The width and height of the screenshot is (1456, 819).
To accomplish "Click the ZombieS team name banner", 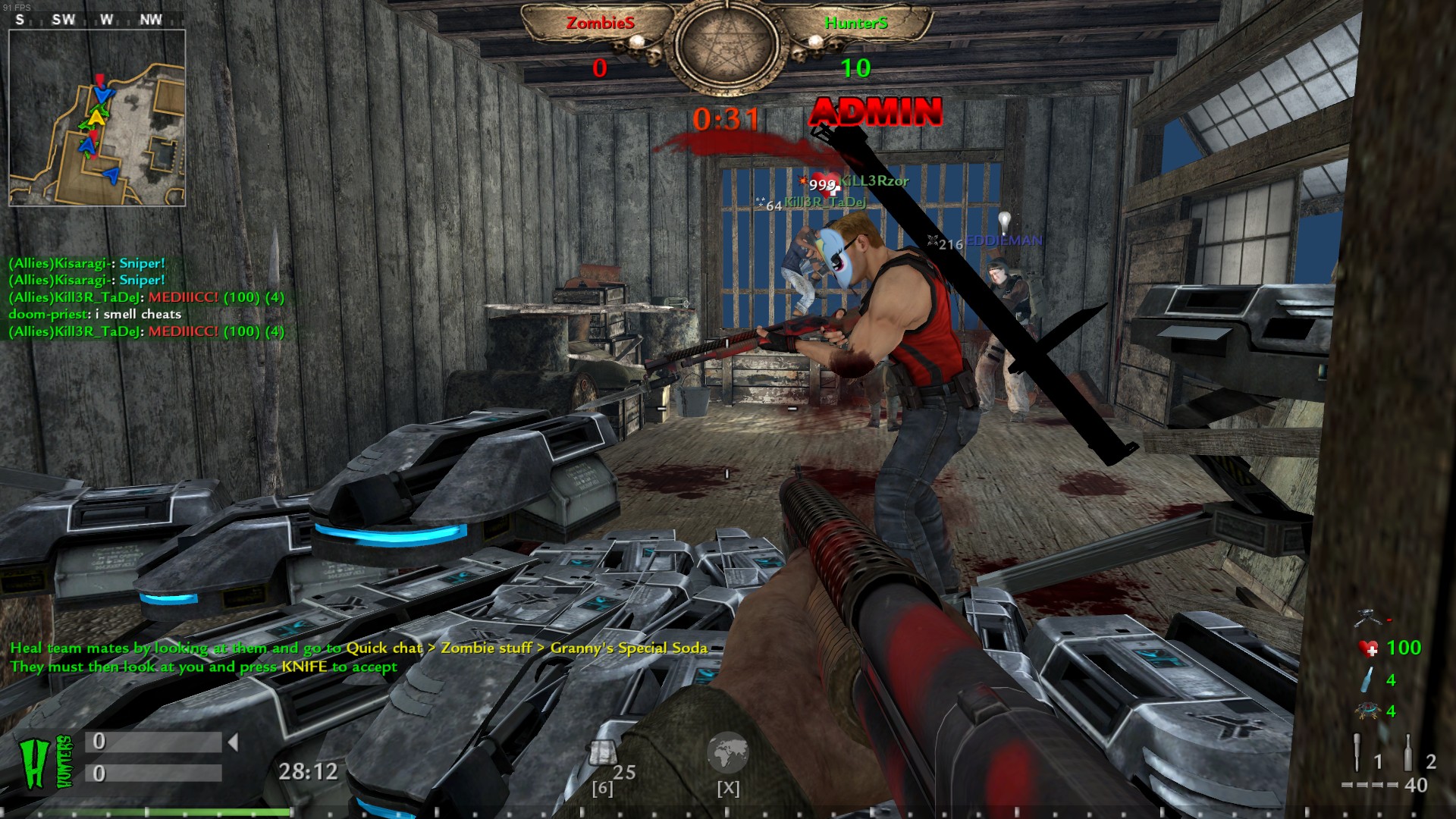I will (x=600, y=24).
